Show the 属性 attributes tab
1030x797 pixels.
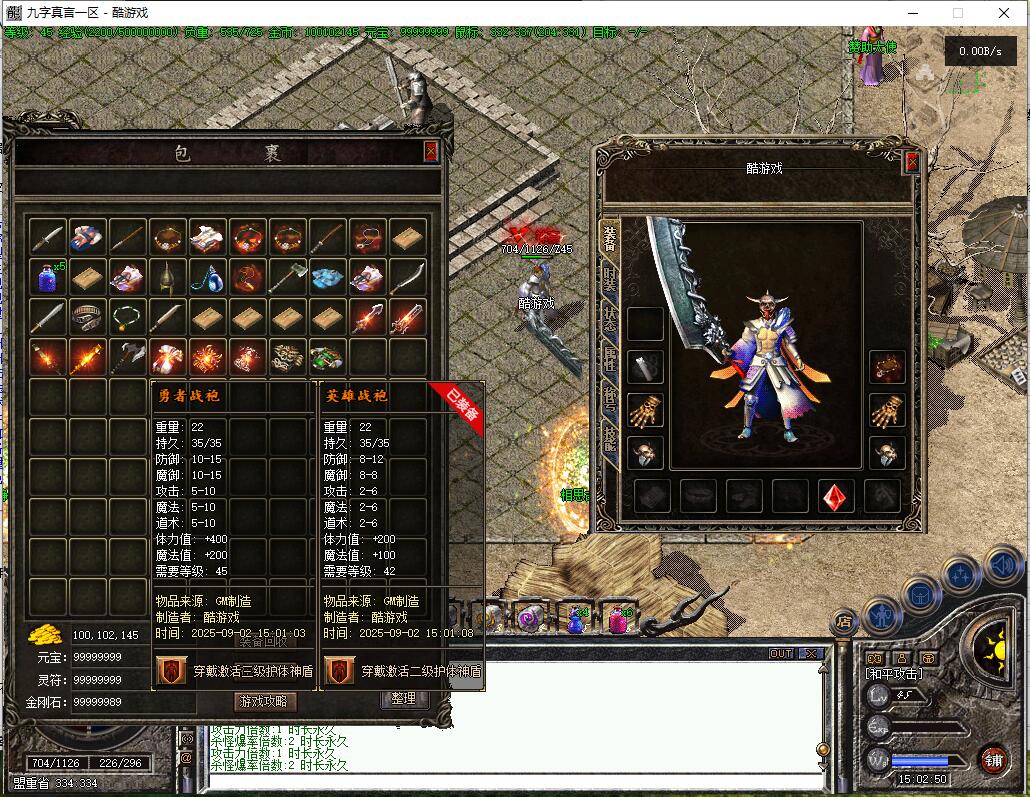(609, 358)
